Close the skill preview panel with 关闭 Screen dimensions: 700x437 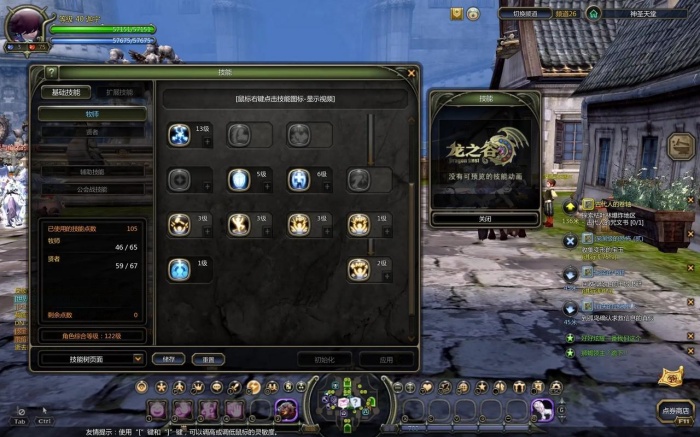(x=485, y=218)
